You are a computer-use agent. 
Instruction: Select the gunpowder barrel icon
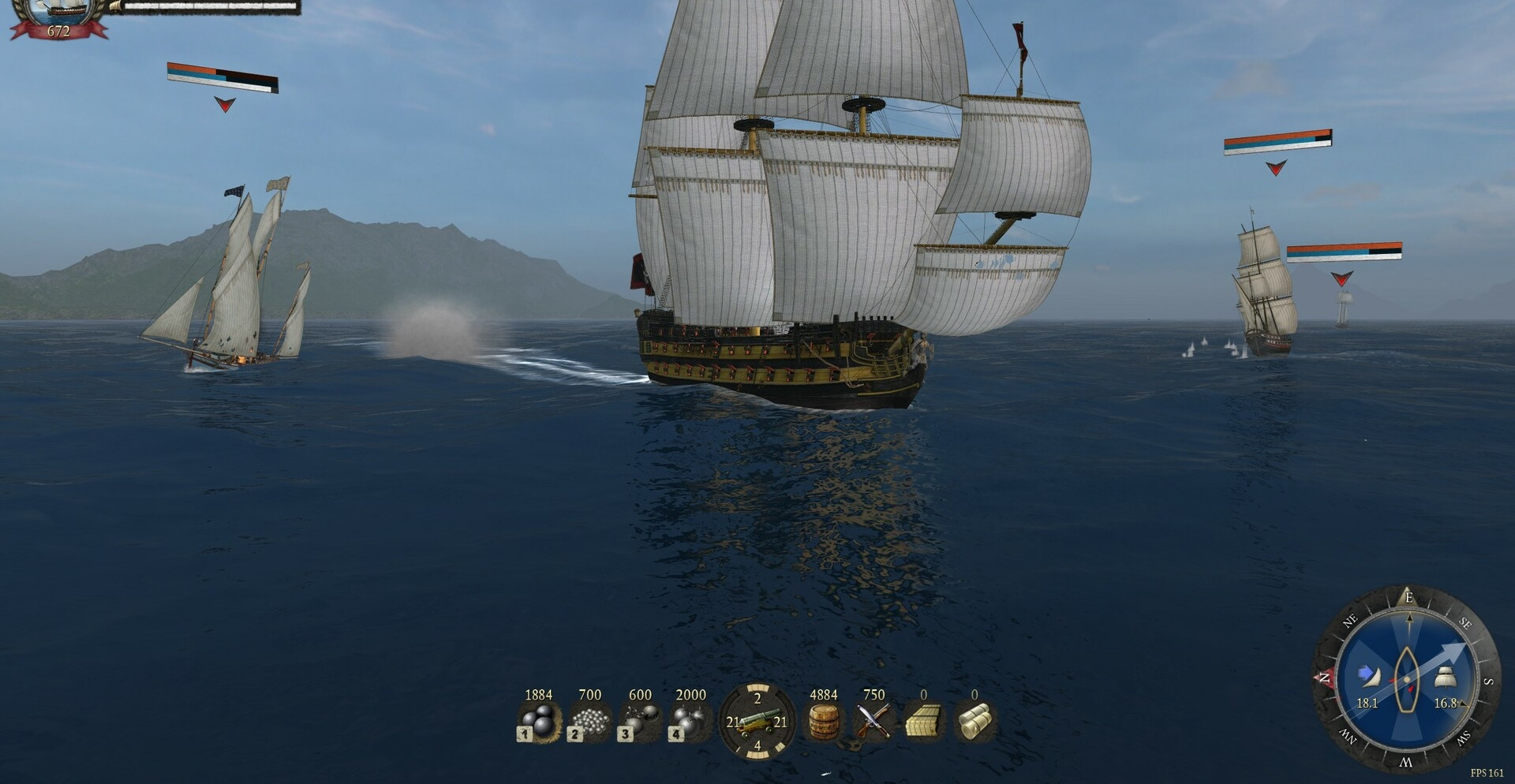824,721
